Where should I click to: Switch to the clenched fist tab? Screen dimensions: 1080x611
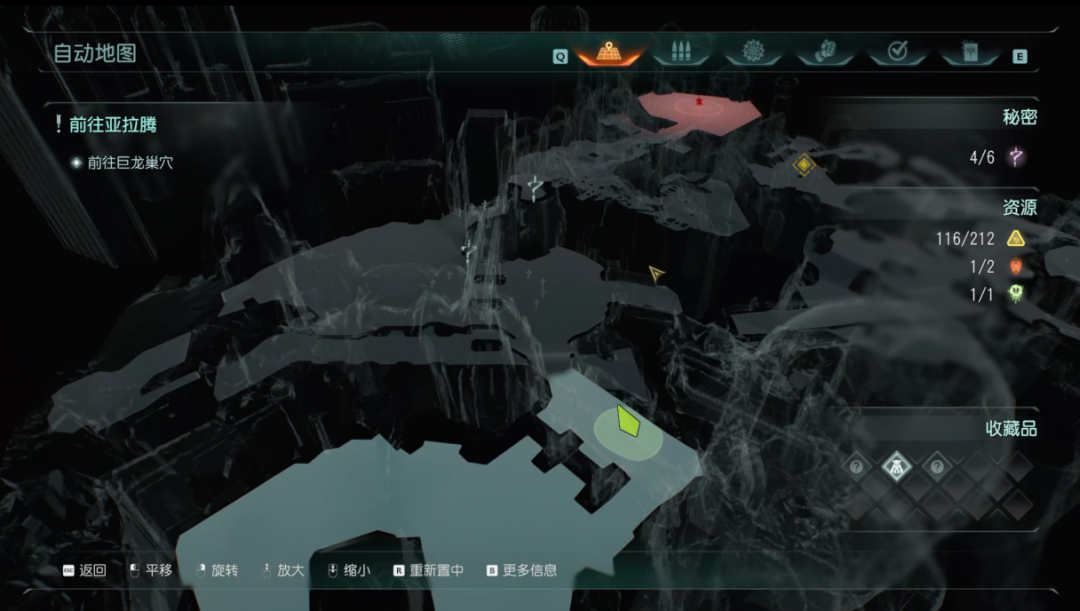point(825,52)
